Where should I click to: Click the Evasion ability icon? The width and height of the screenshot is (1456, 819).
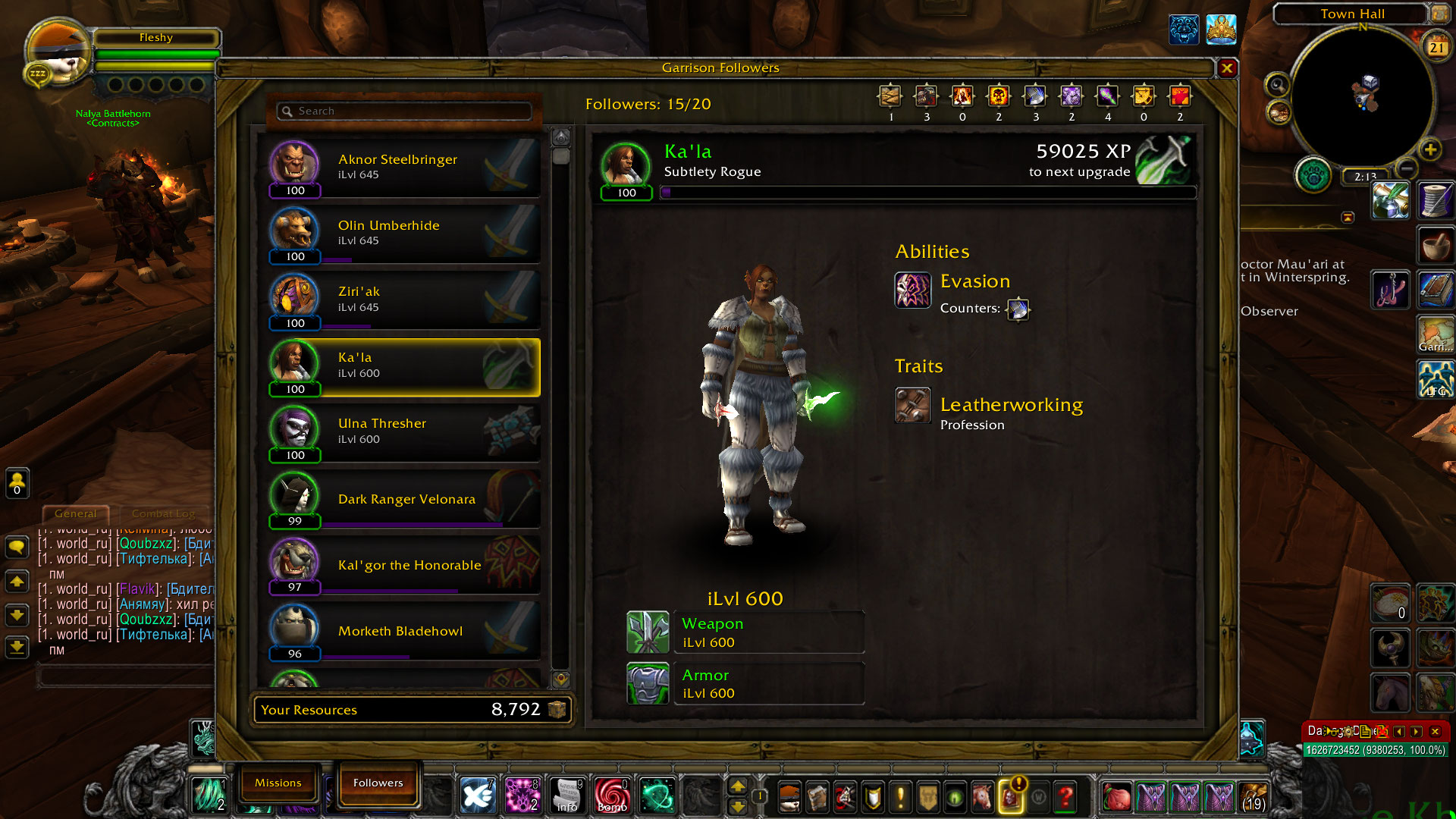(912, 290)
